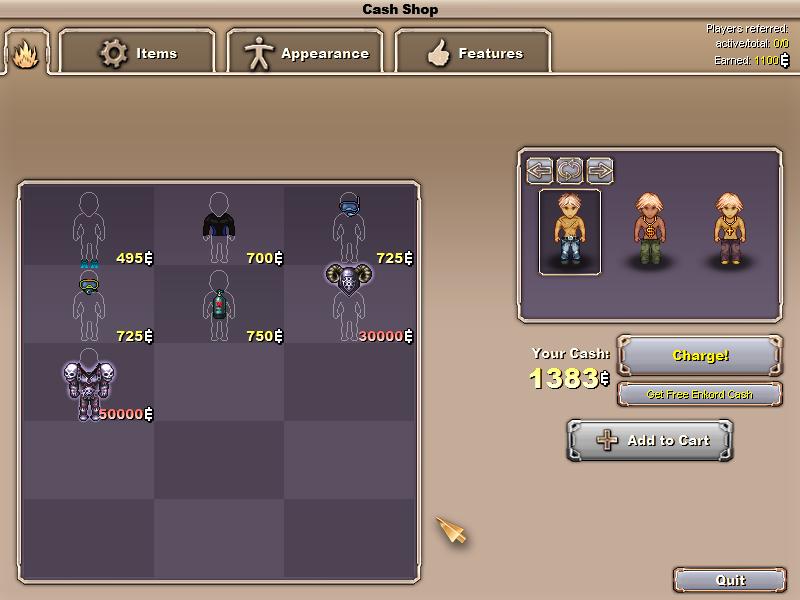
Task: Select the character with cross necklace
Action: coord(730,230)
